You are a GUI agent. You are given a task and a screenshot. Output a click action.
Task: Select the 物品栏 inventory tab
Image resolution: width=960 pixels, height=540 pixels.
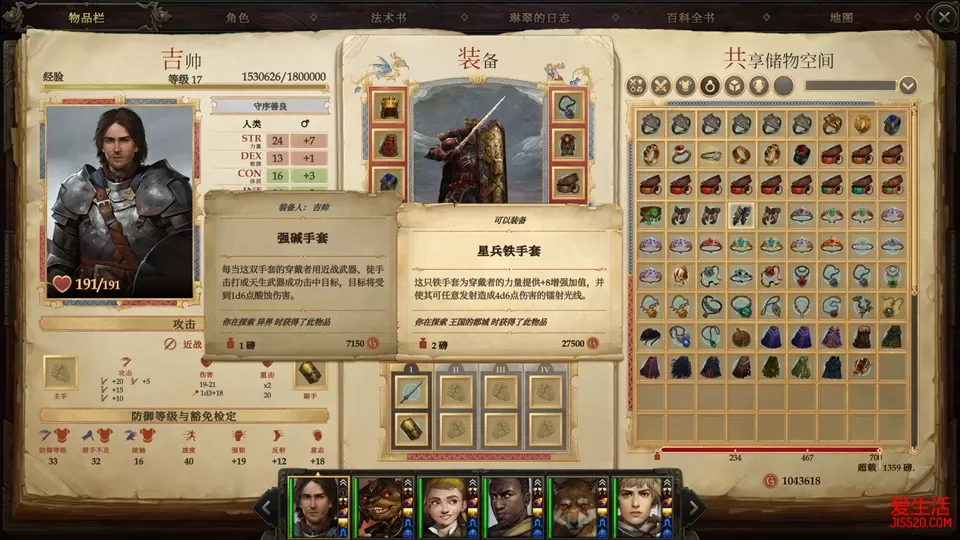[x=88, y=18]
